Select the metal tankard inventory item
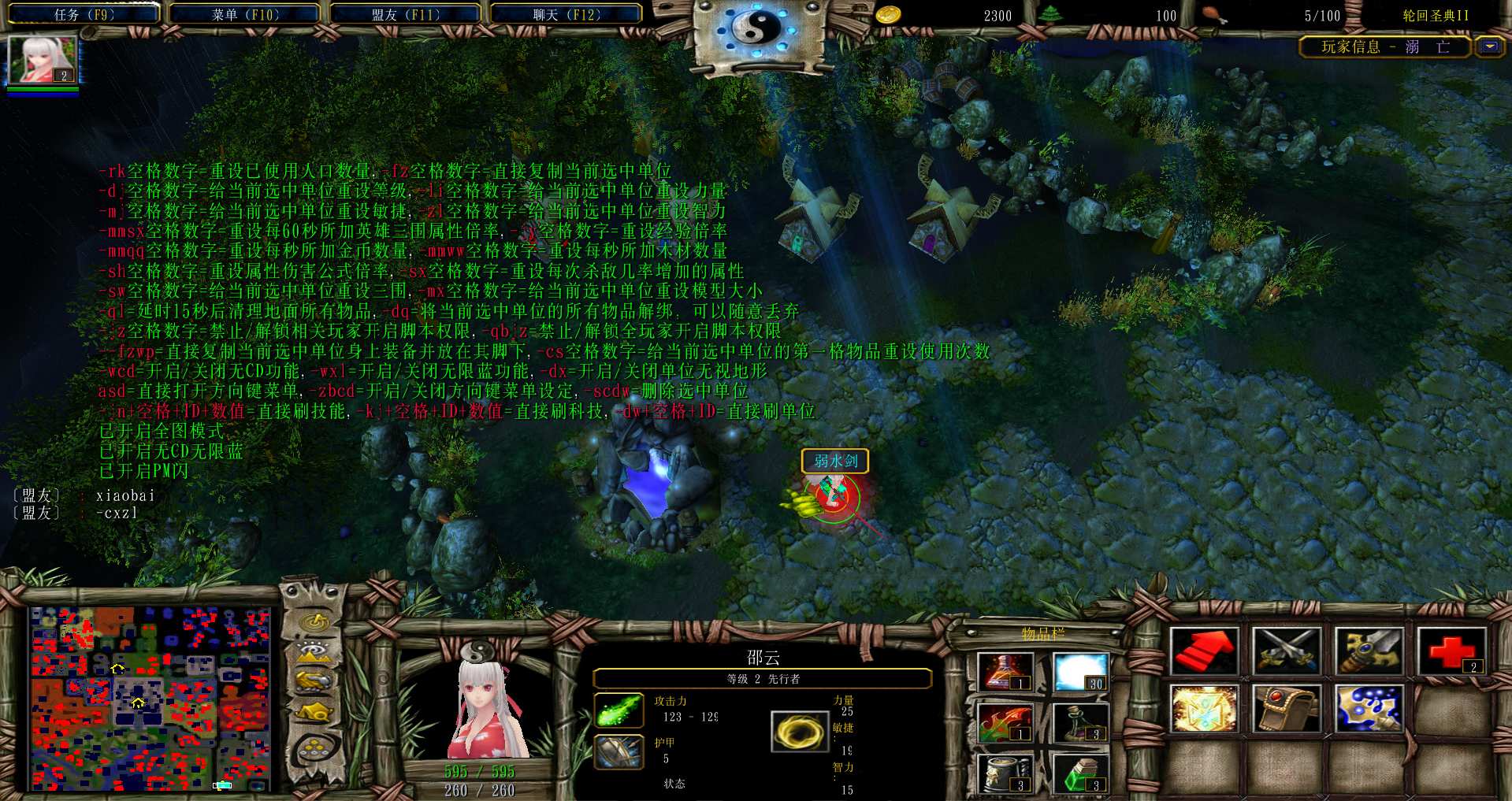 point(1005,773)
